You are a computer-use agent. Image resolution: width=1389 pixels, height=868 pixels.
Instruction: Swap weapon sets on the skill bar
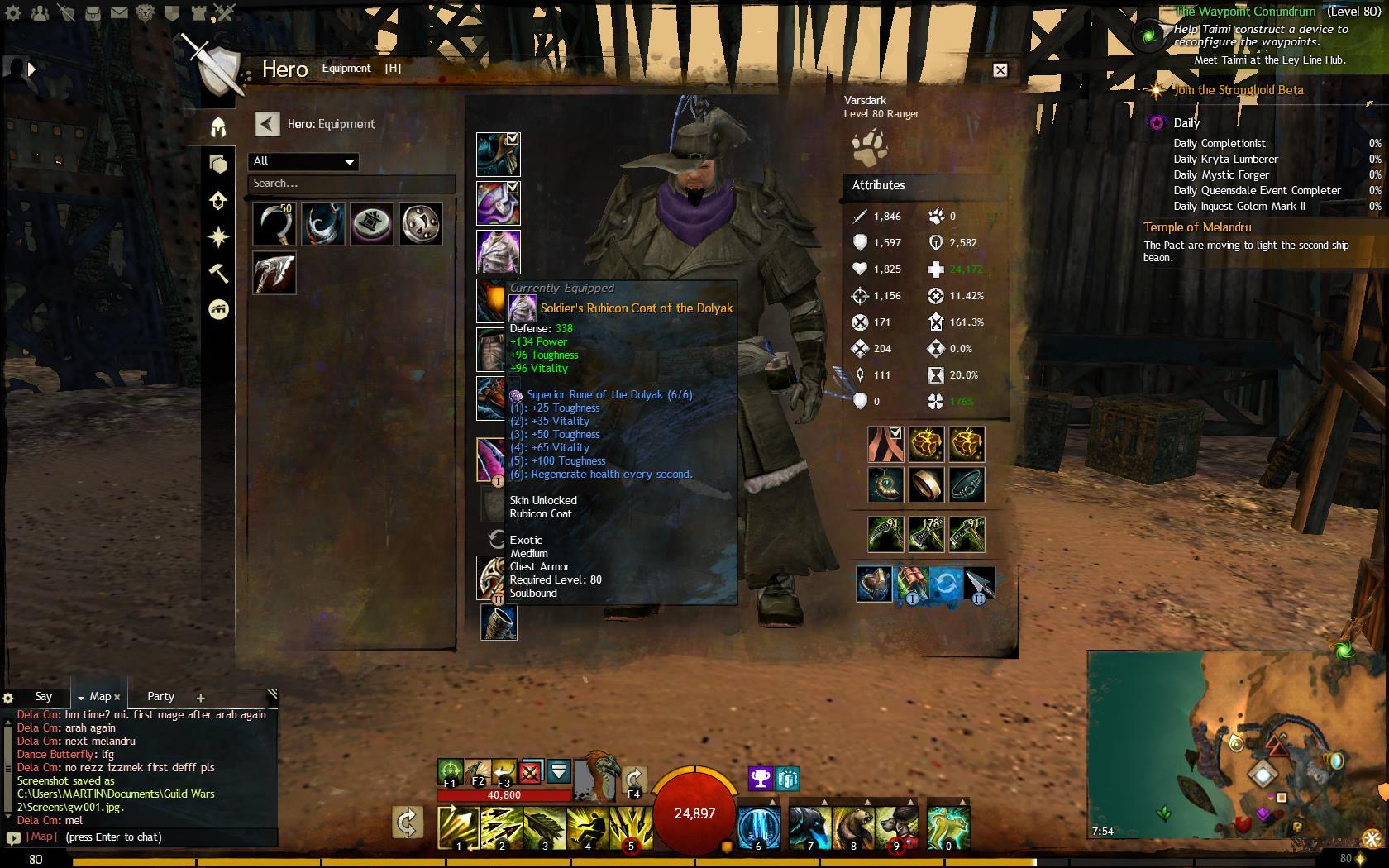(x=407, y=823)
